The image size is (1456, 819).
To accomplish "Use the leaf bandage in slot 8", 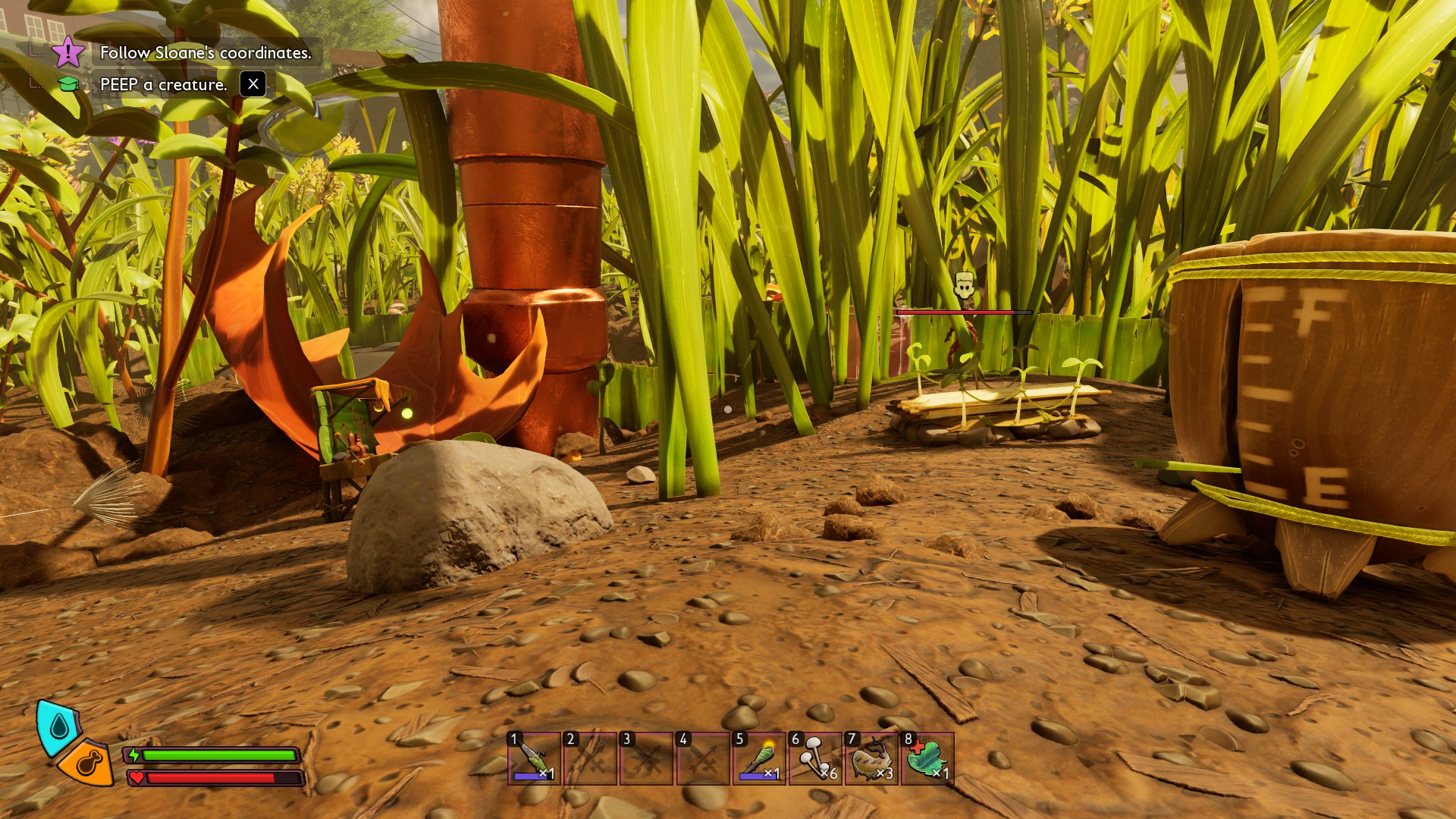I will [927, 758].
